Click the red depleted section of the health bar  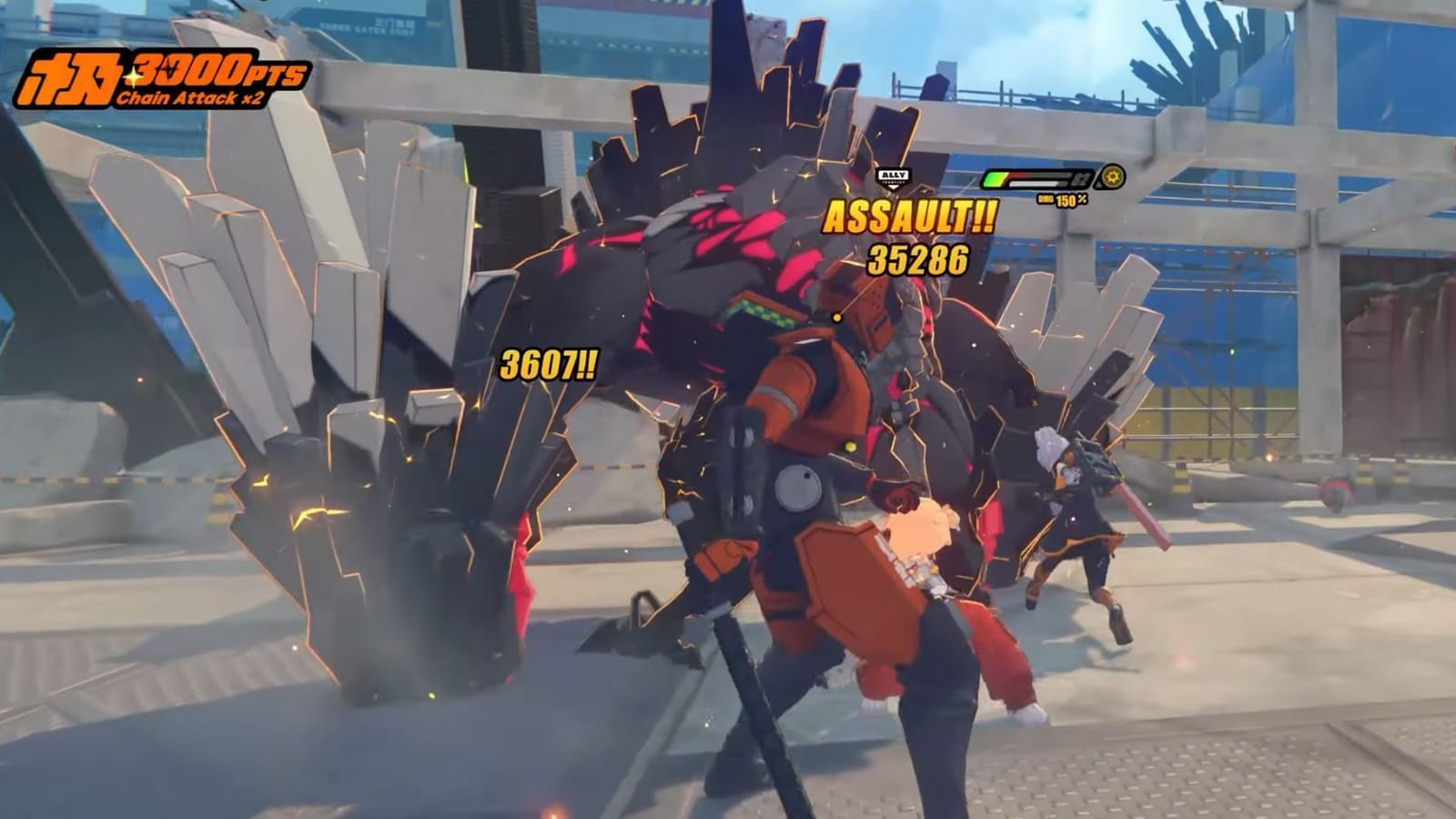pyautogui.click(x=1021, y=174)
